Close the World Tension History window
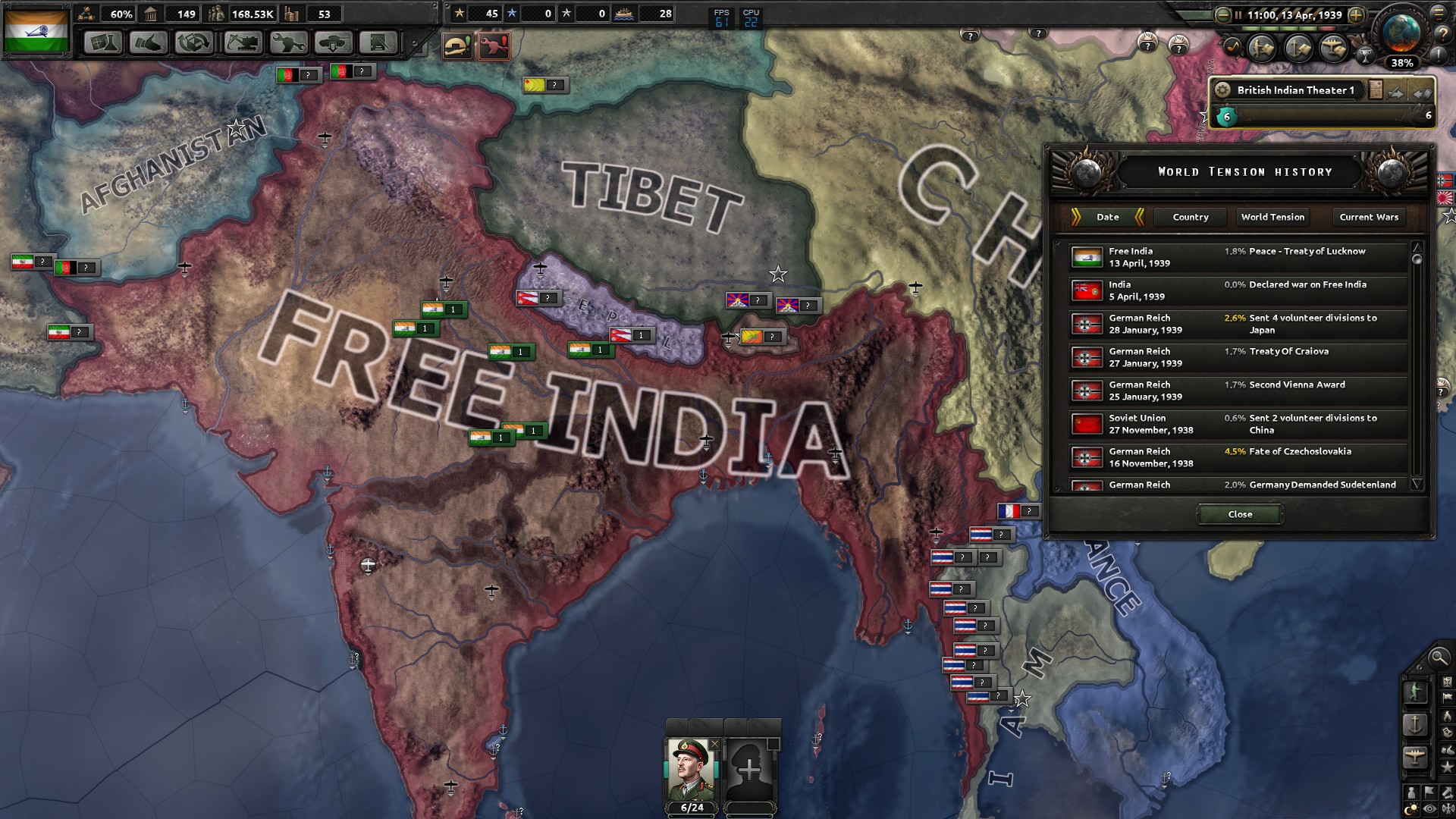 pyautogui.click(x=1239, y=513)
